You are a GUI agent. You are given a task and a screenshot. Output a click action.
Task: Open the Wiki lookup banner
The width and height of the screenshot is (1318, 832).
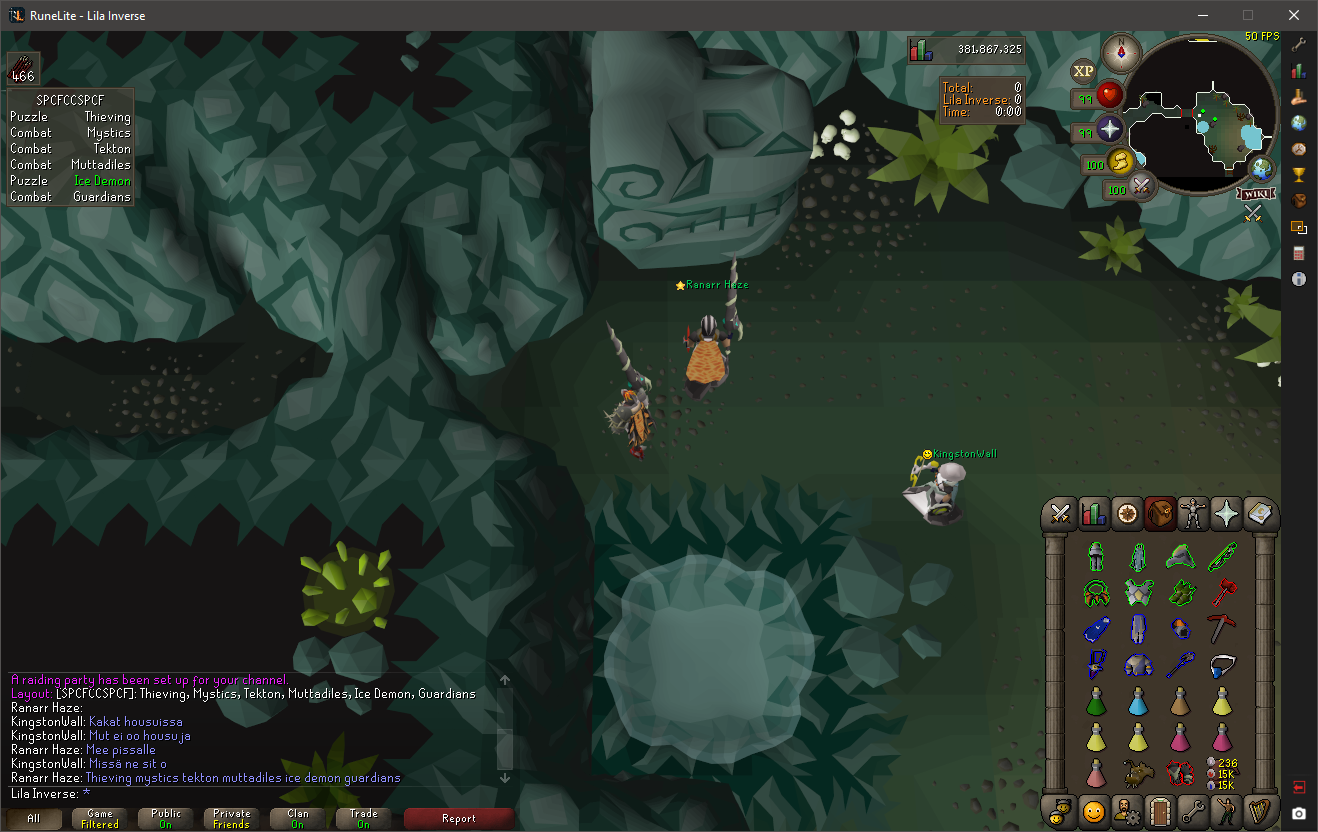coord(1257,192)
